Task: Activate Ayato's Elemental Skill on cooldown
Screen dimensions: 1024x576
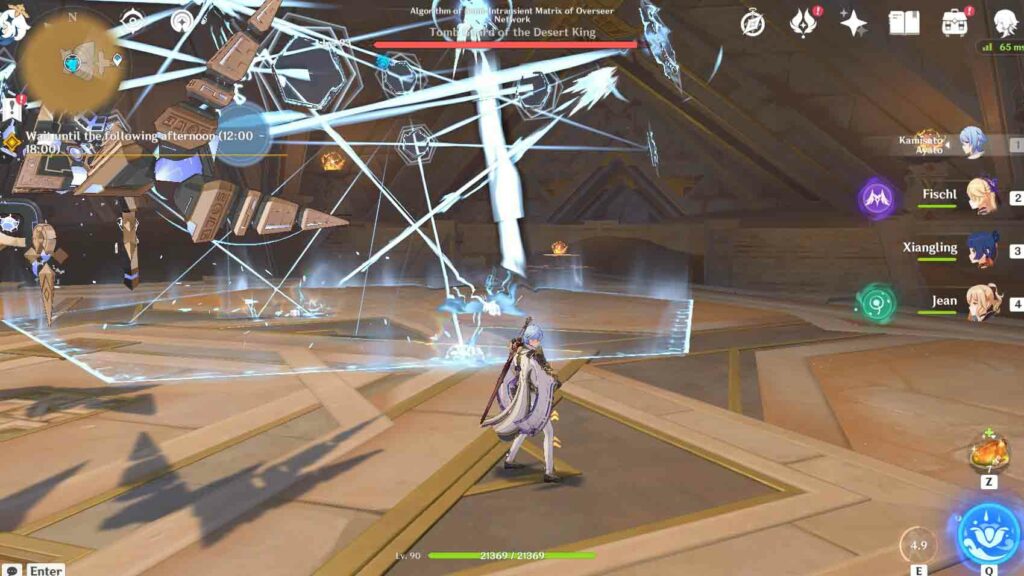Action: pyautogui.click(x=918, y=546)
